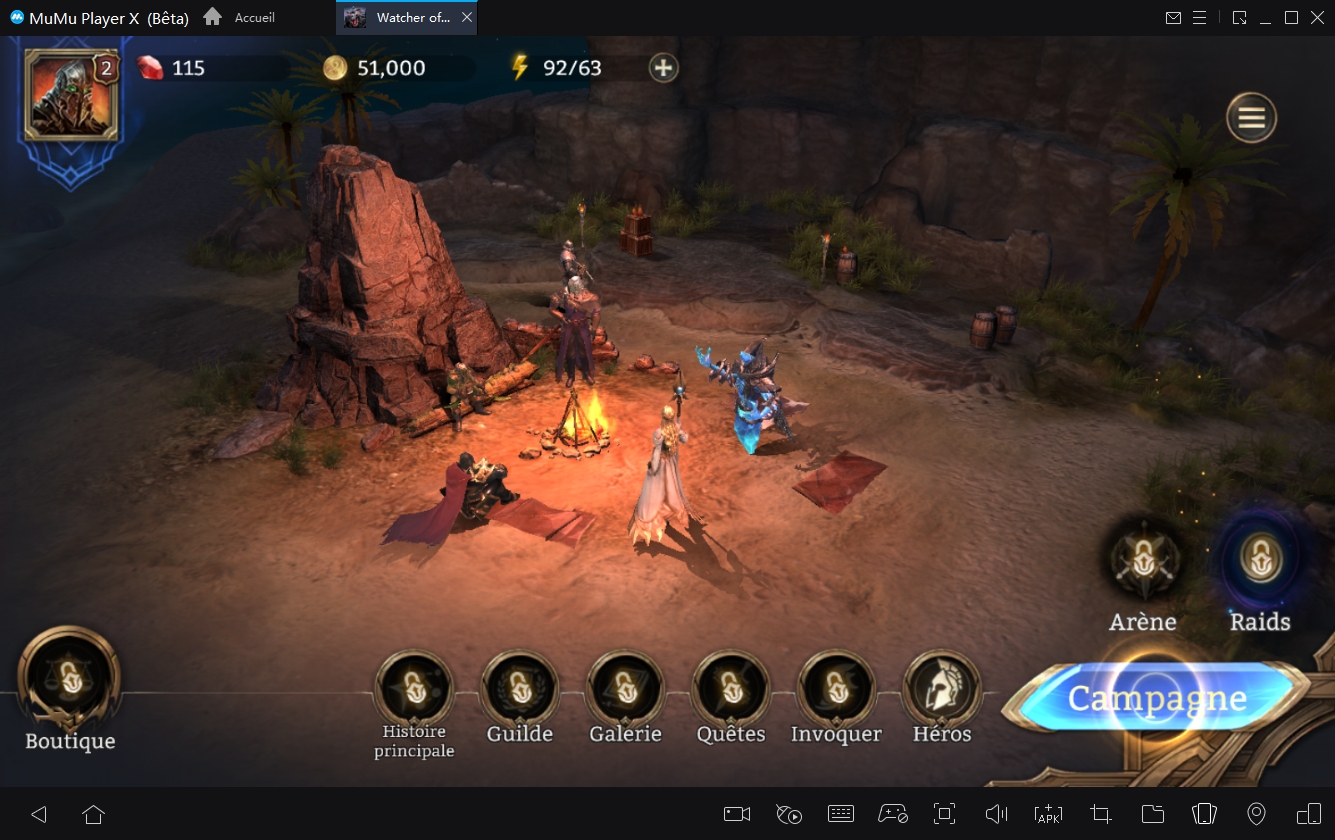The width and height of the screenshot is (1335, 840).
Task: Select the screen recording icon in emulator toolbar
Action: point(737,813)
